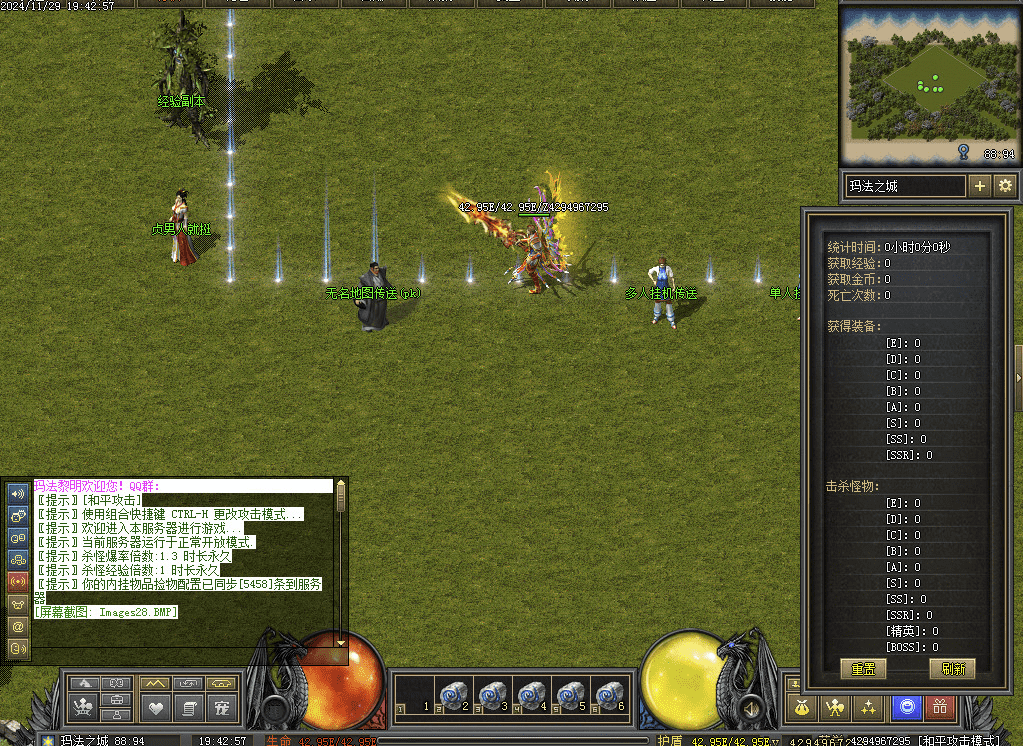Image resolution: width=1023 pixels, height=746 pixels.
Task: Click the plus button beside 玛法之城
Action: click(980, 186)
